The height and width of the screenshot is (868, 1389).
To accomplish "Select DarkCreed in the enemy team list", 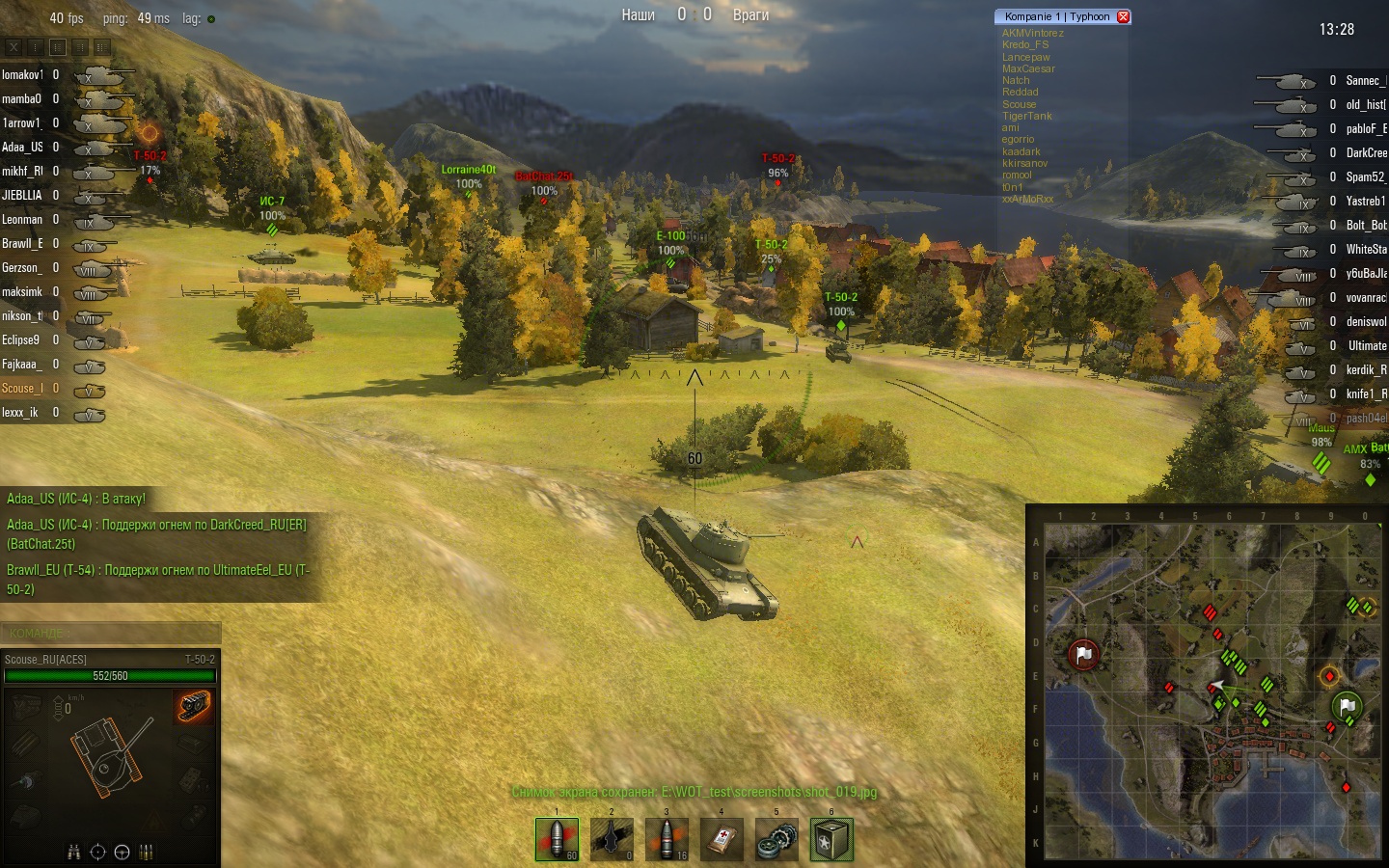I will pyautogui.click(x=1366, y=153).
